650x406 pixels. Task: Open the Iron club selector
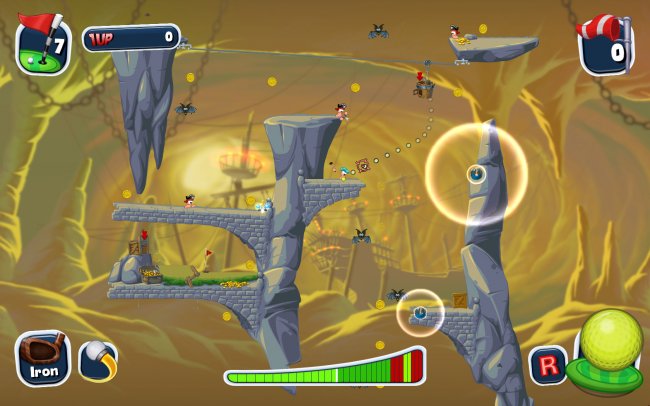click(43, 358)
